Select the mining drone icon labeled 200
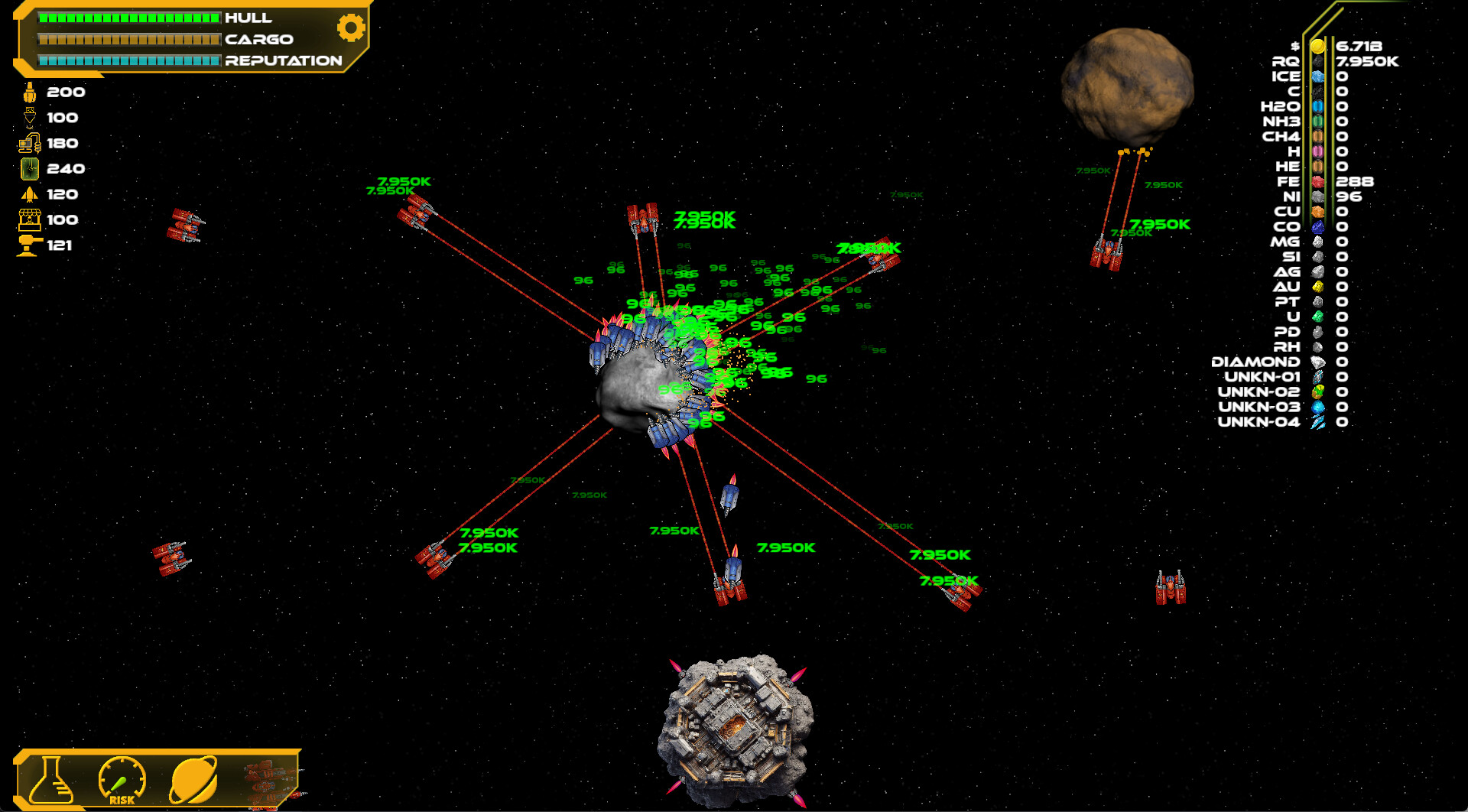 (x=29, y=92)
